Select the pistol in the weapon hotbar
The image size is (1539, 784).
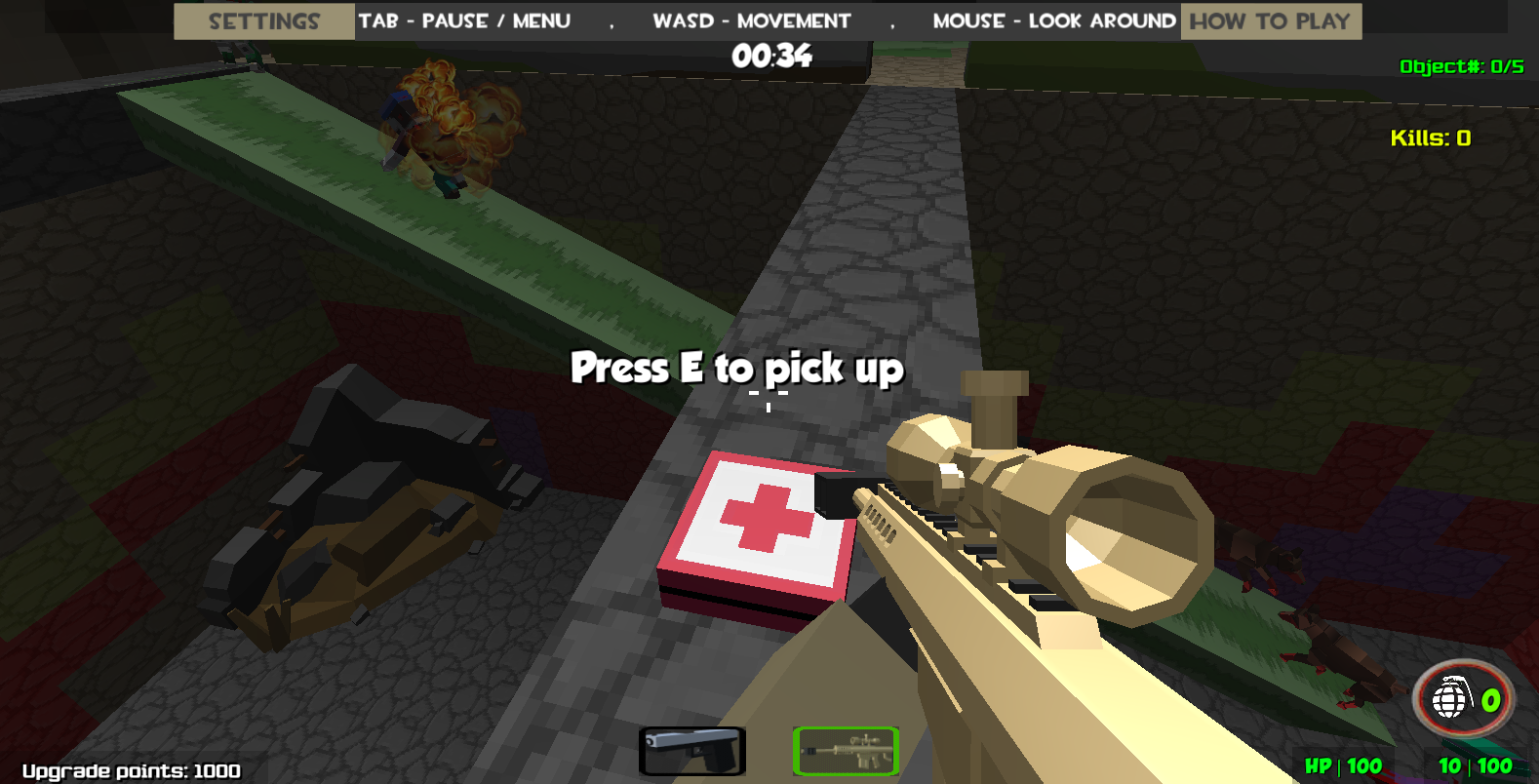click(x=692, y=749)
